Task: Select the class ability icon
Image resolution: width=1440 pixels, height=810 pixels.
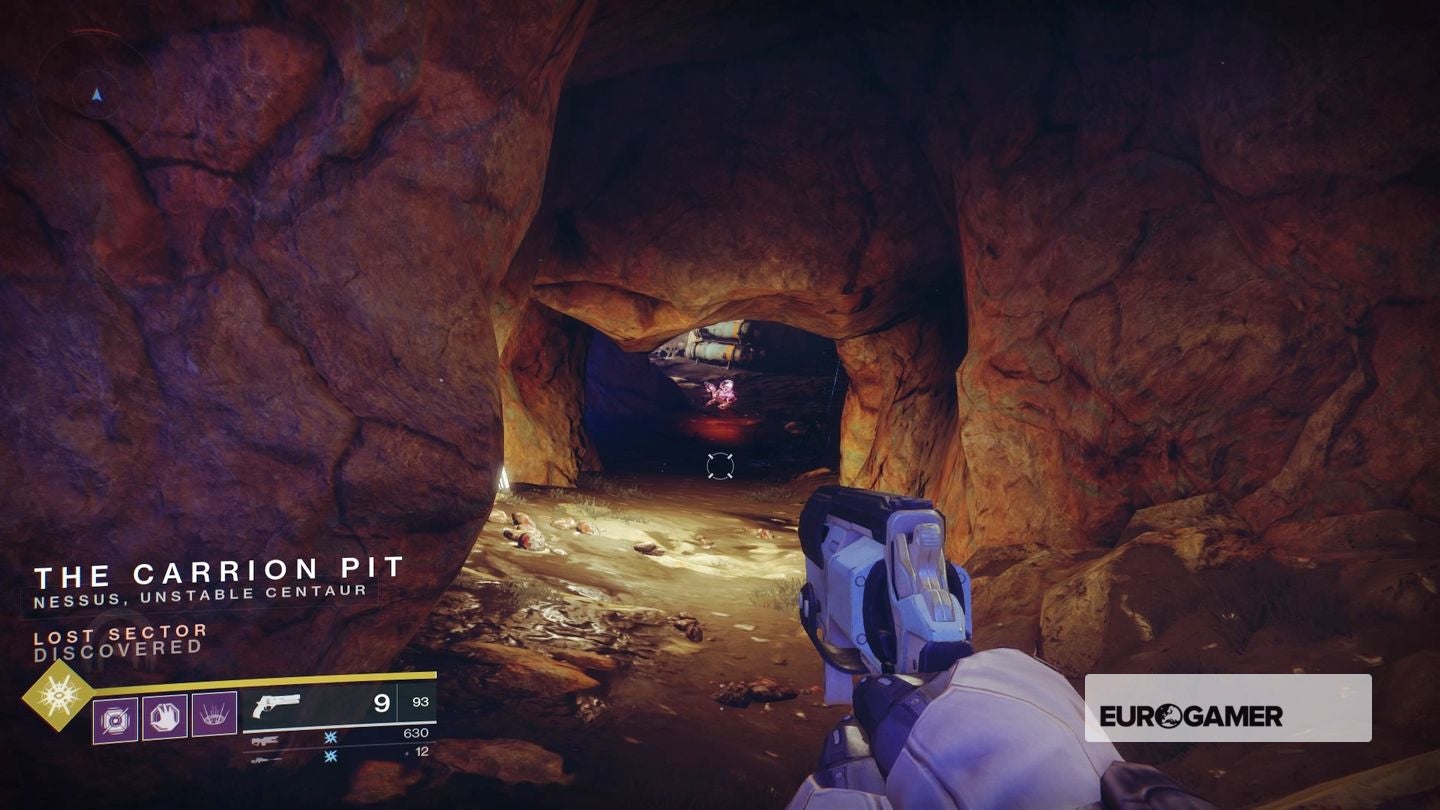Action: pos(213,714)
